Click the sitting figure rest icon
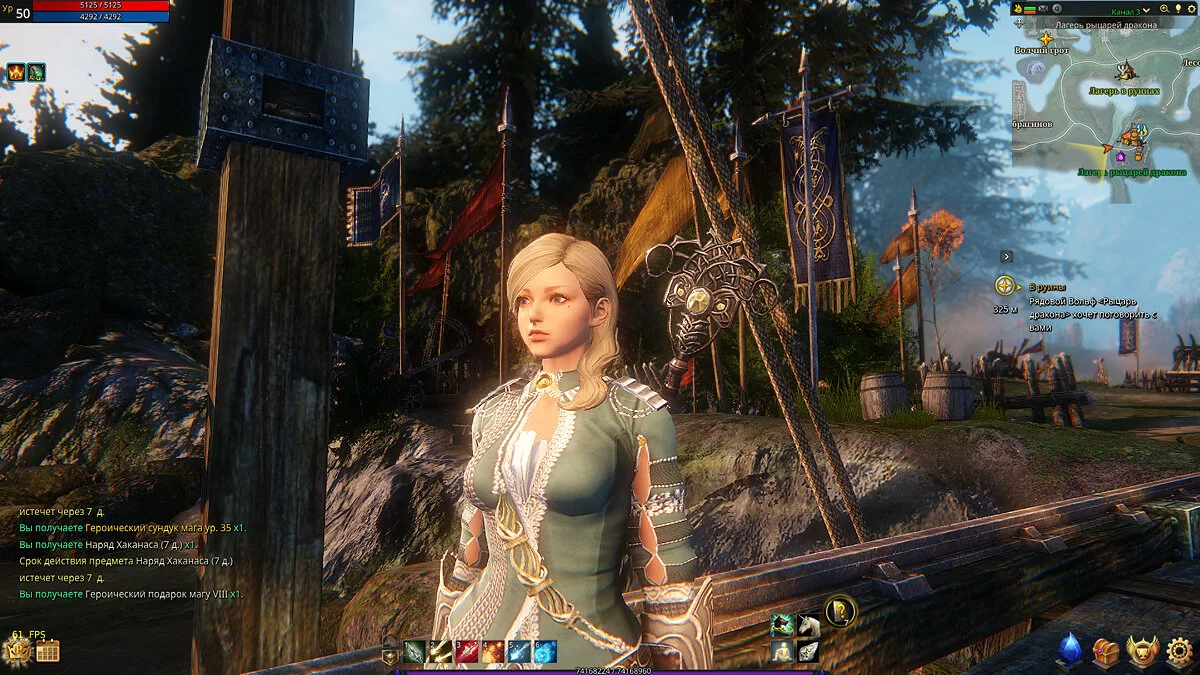 coord(782,652)
